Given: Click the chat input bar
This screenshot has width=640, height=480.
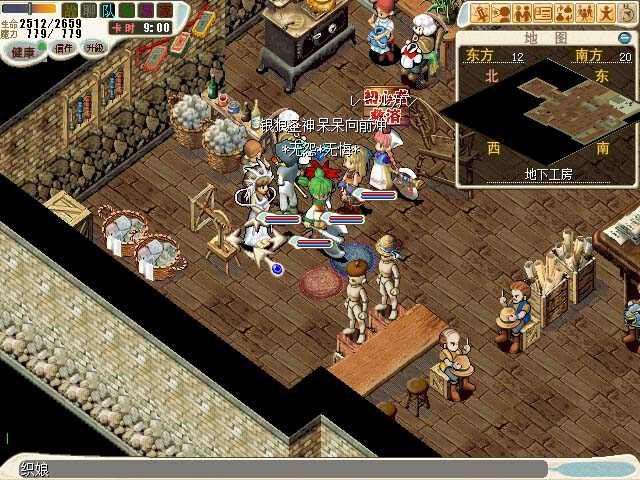Looking at the screenshot, I should pos(280,468).
